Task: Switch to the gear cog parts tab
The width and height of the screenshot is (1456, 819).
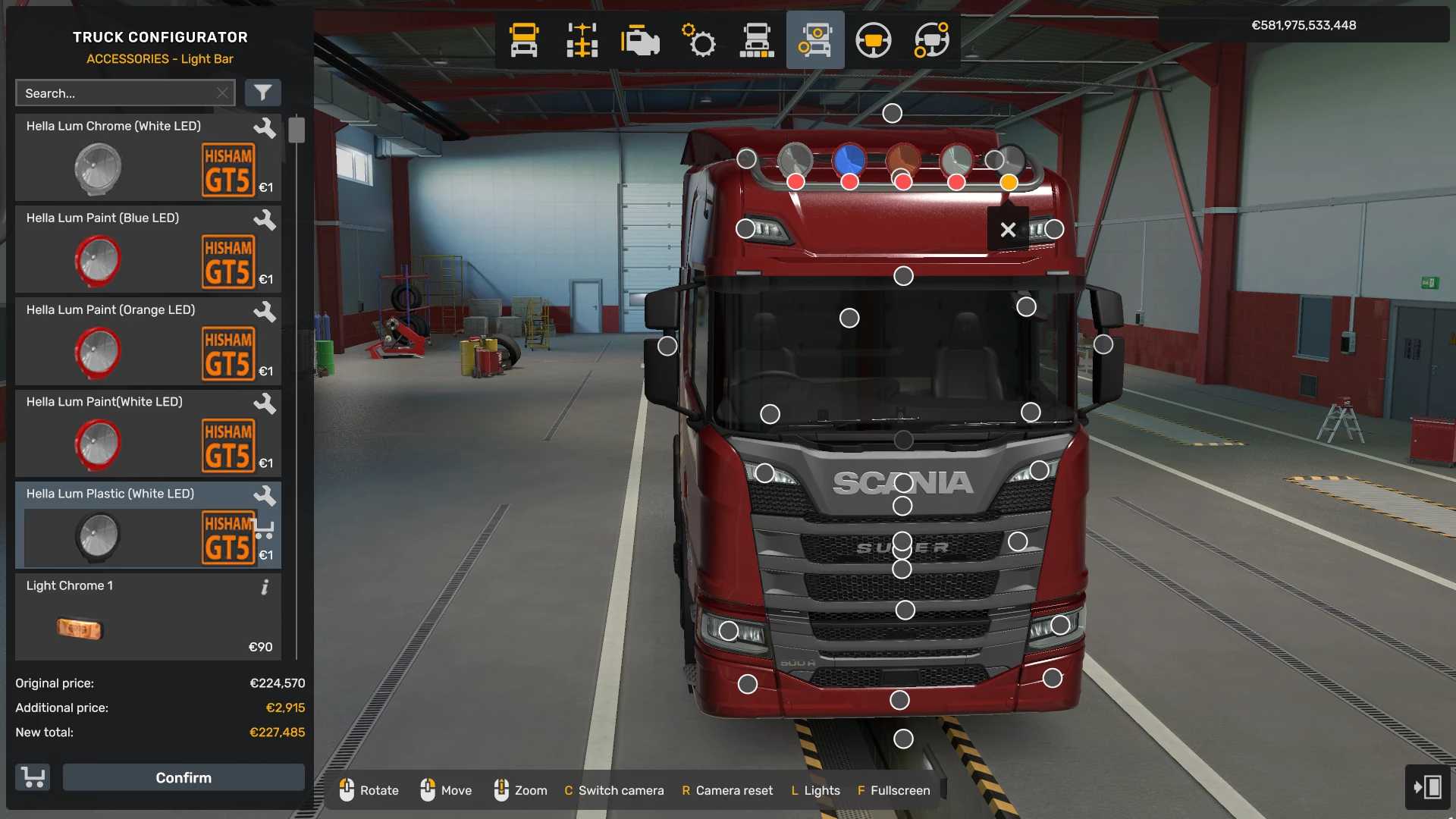Action: pos(698,40)
